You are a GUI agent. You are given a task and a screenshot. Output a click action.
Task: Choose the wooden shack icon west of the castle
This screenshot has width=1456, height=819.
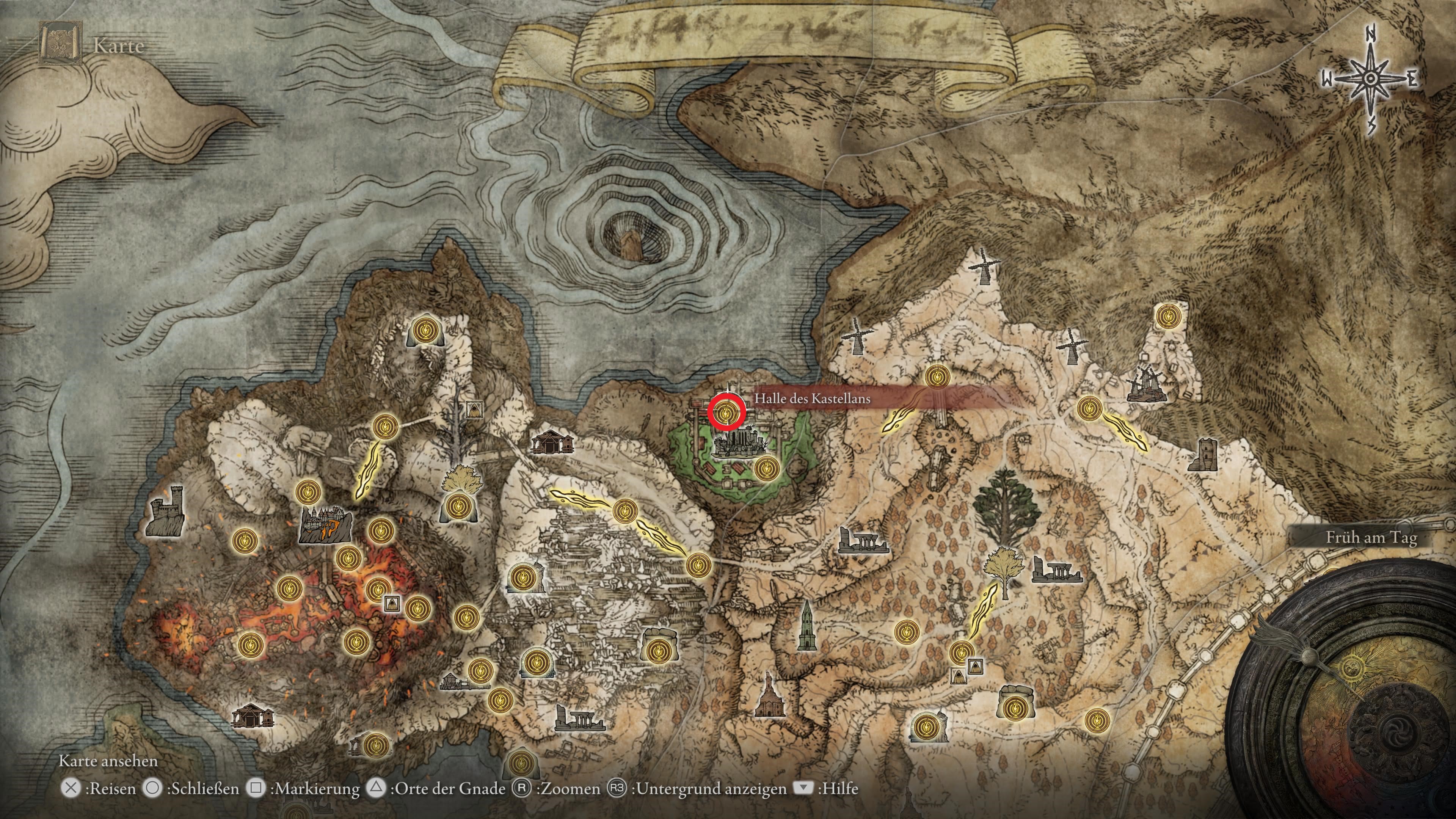(551, 442)
